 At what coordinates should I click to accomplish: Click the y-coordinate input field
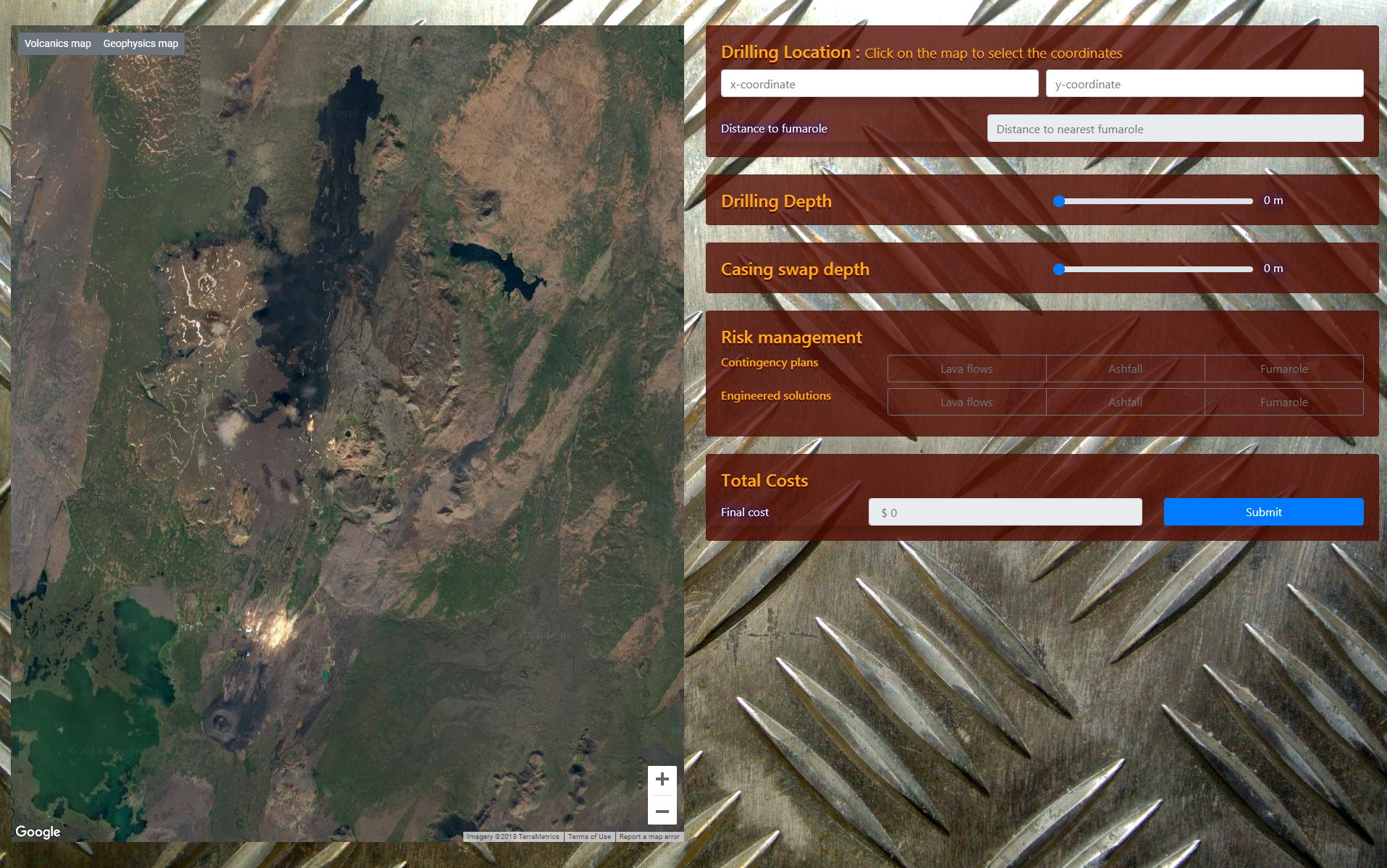point(1203,83)
